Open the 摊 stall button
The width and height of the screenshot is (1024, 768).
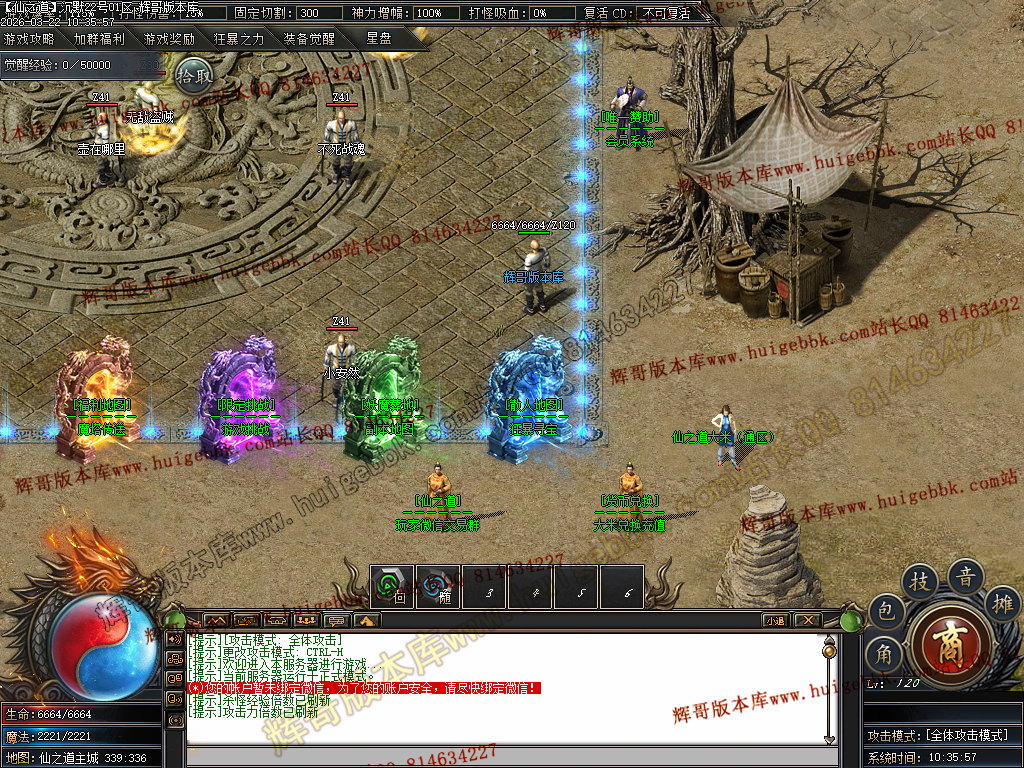(x=1003, y=604)
